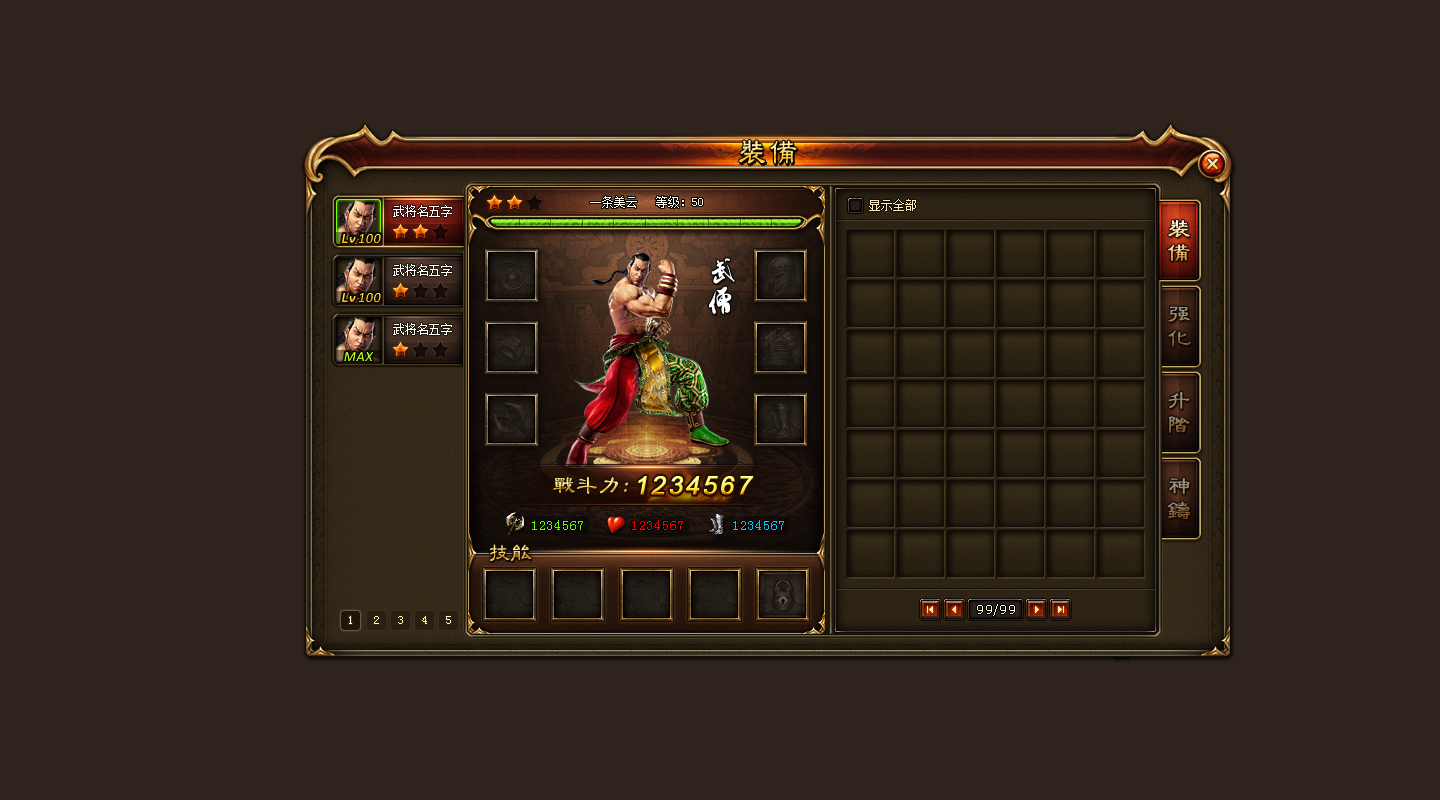Viewport: 1440px width, 800px height.
Task: Open the 升階 tab
Action: coord(1180,412)
